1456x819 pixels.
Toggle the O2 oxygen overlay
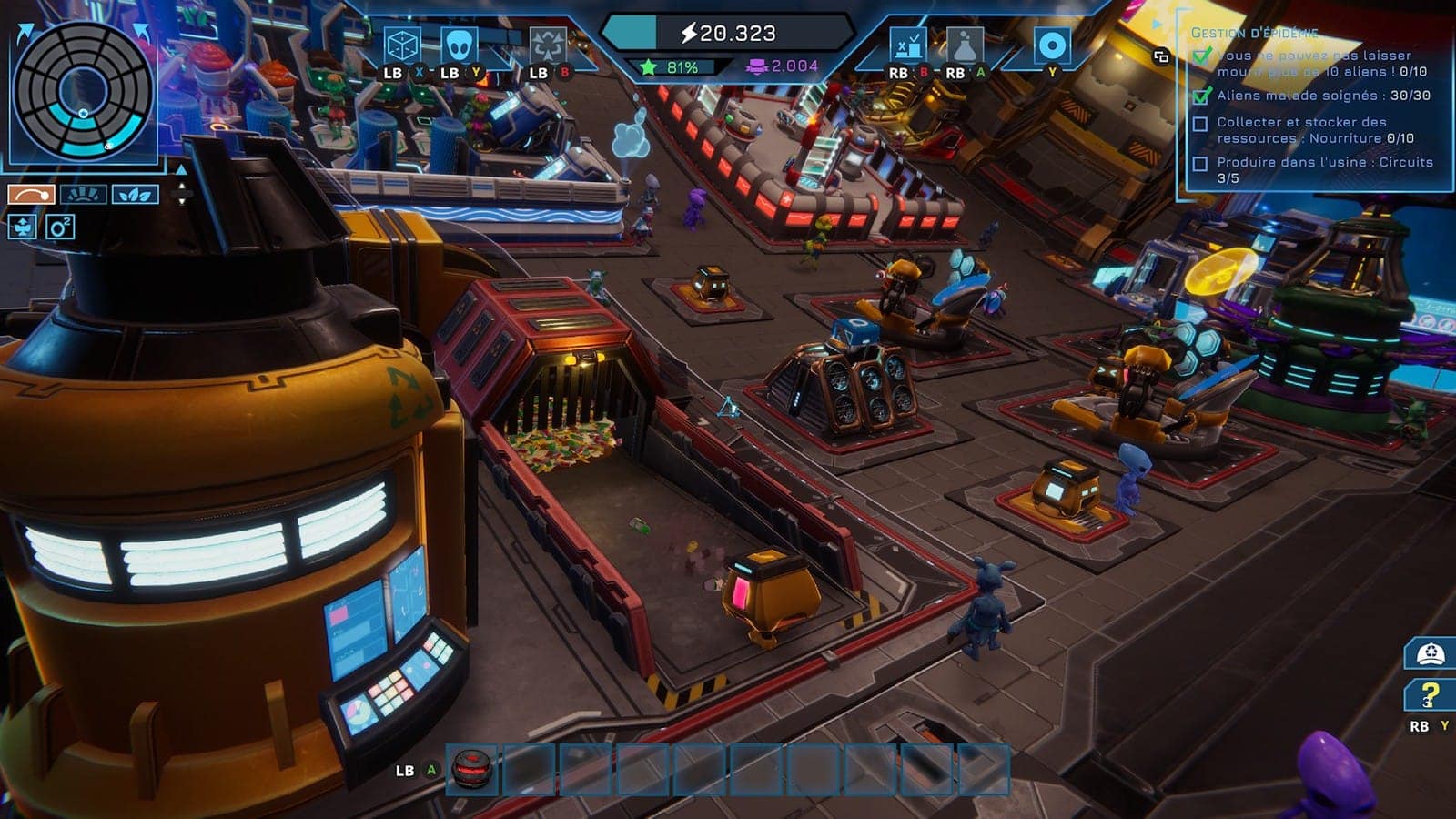click(x=60, y=227)
